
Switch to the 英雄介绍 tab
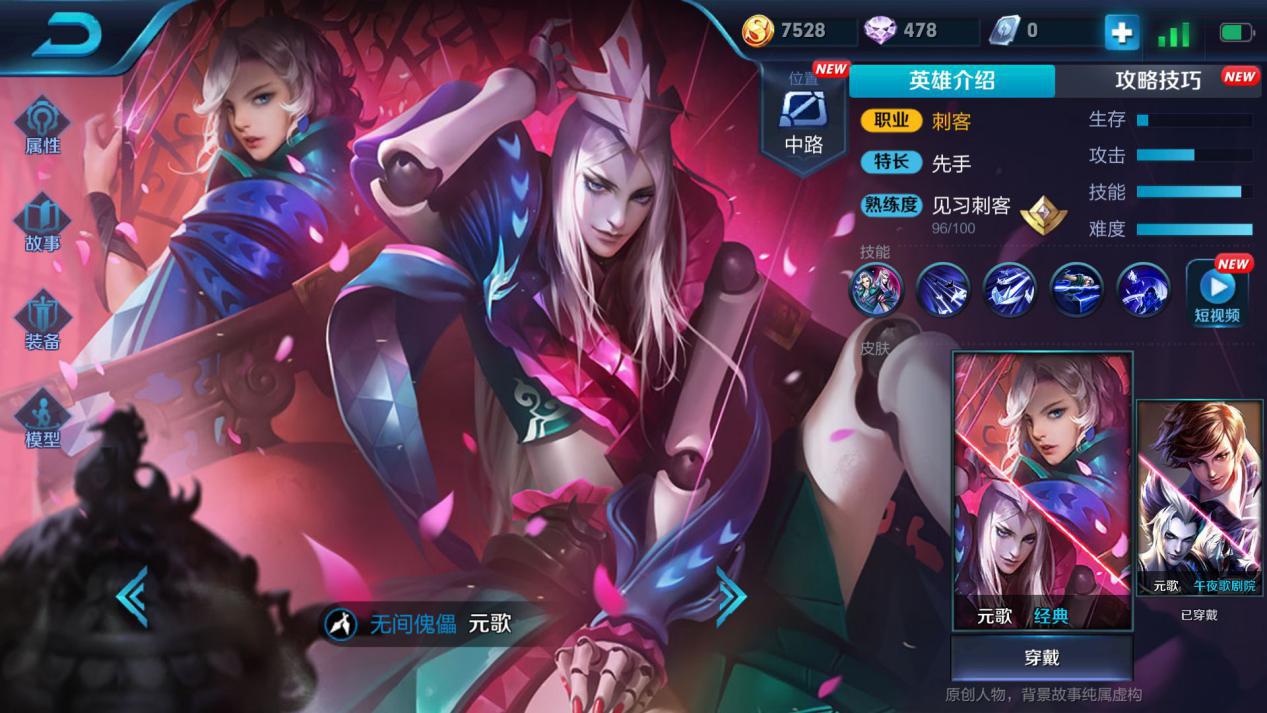pyautogui.click(x=951, y=81)
